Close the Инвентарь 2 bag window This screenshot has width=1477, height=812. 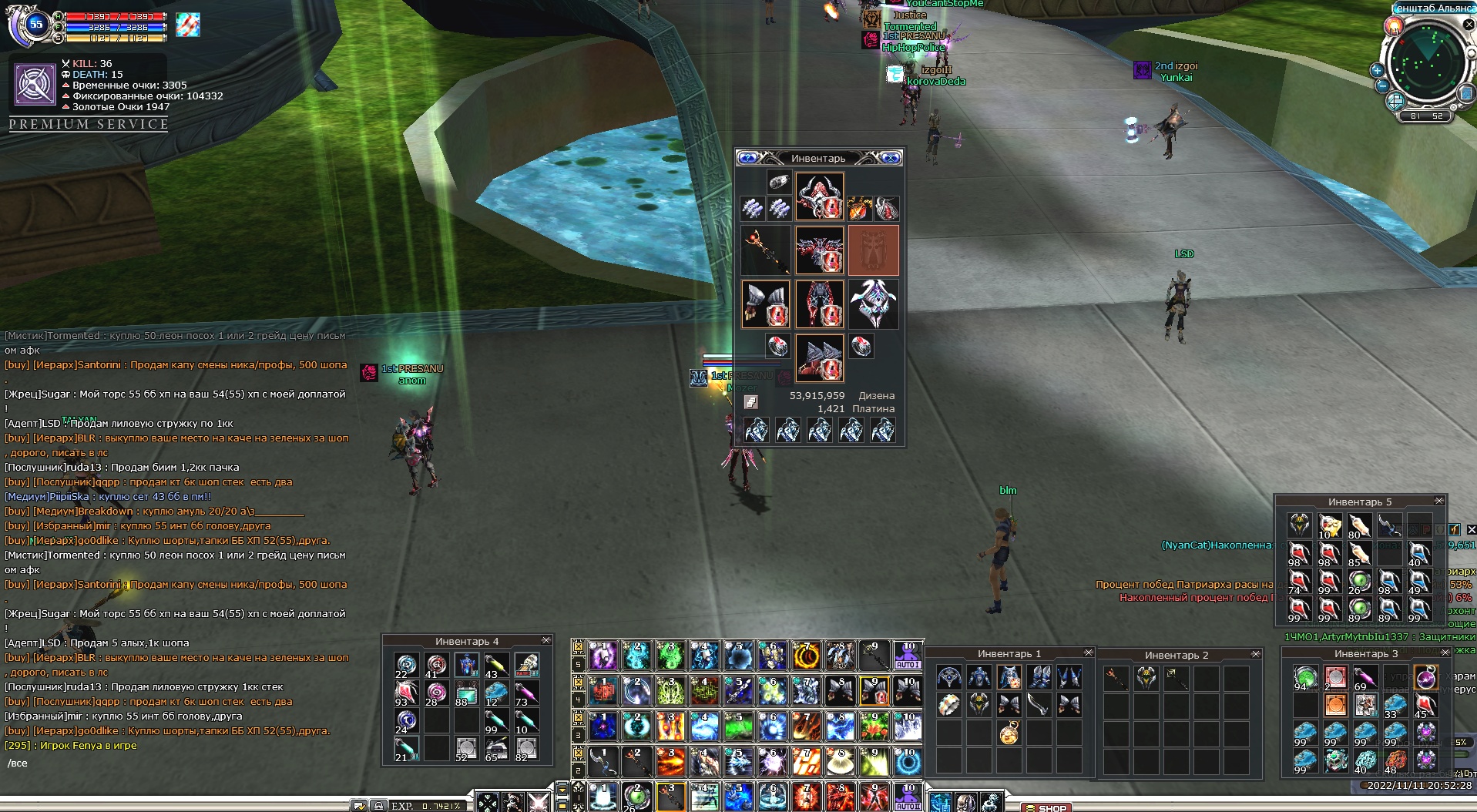(x=1256, y=654)
